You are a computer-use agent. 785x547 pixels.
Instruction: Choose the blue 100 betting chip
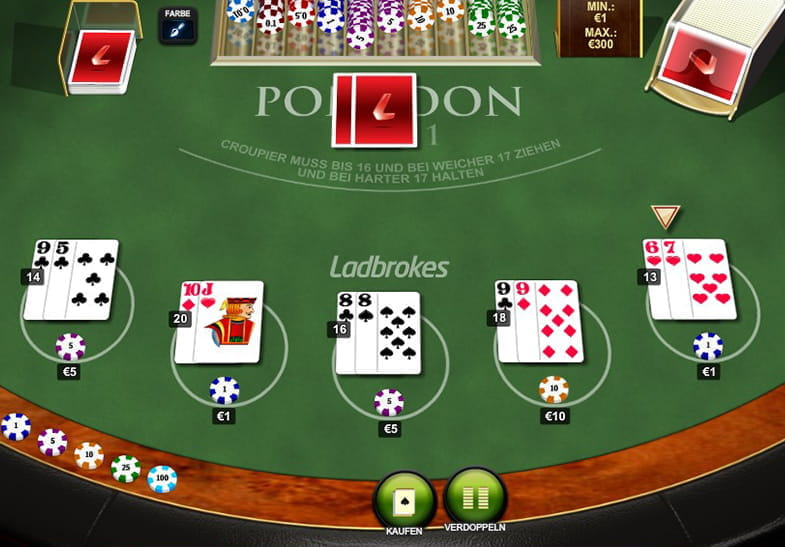[x=162, y=479]
